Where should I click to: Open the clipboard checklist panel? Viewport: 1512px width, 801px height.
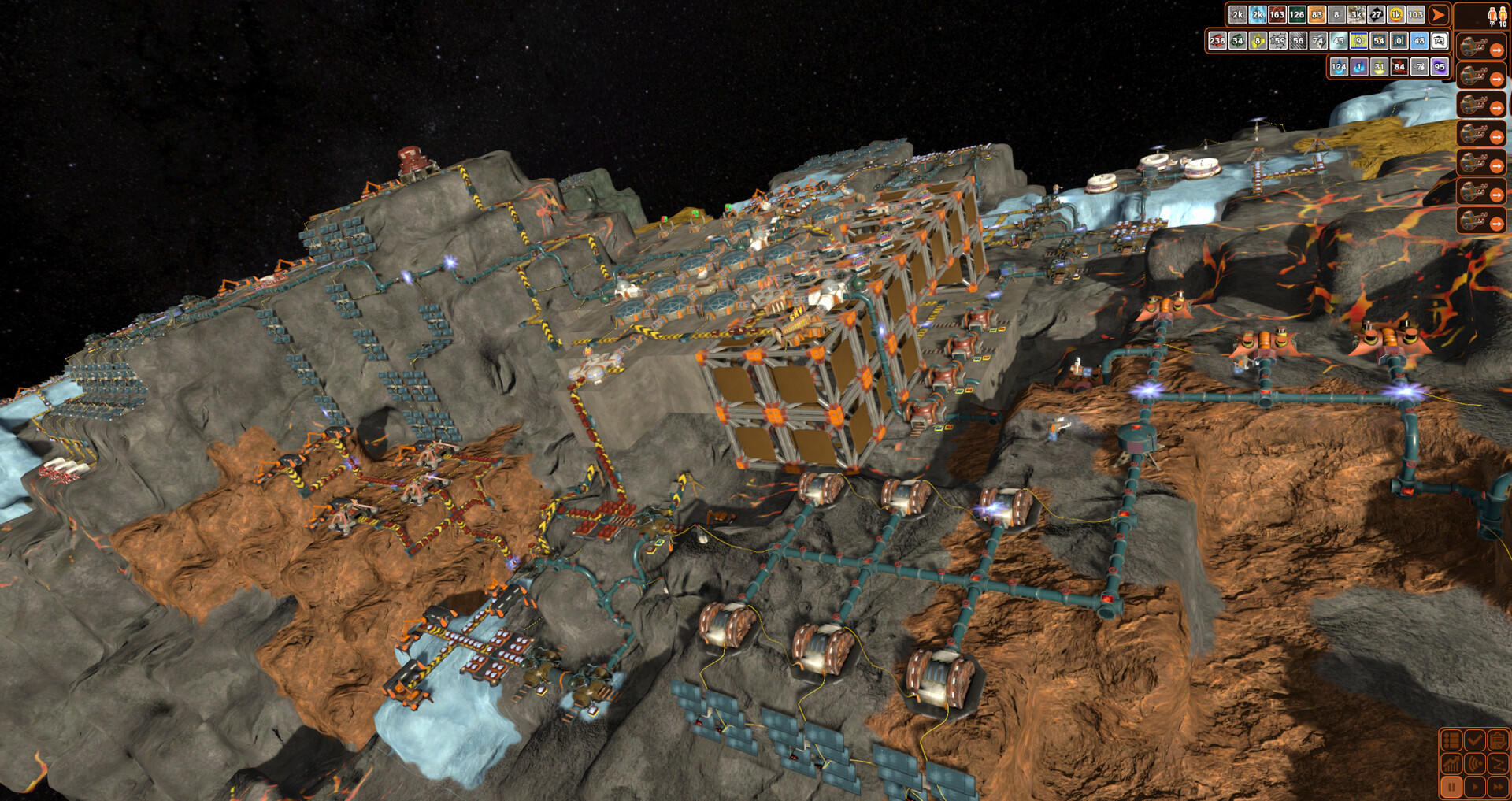pyautogui.click(x=1497, y=740)
